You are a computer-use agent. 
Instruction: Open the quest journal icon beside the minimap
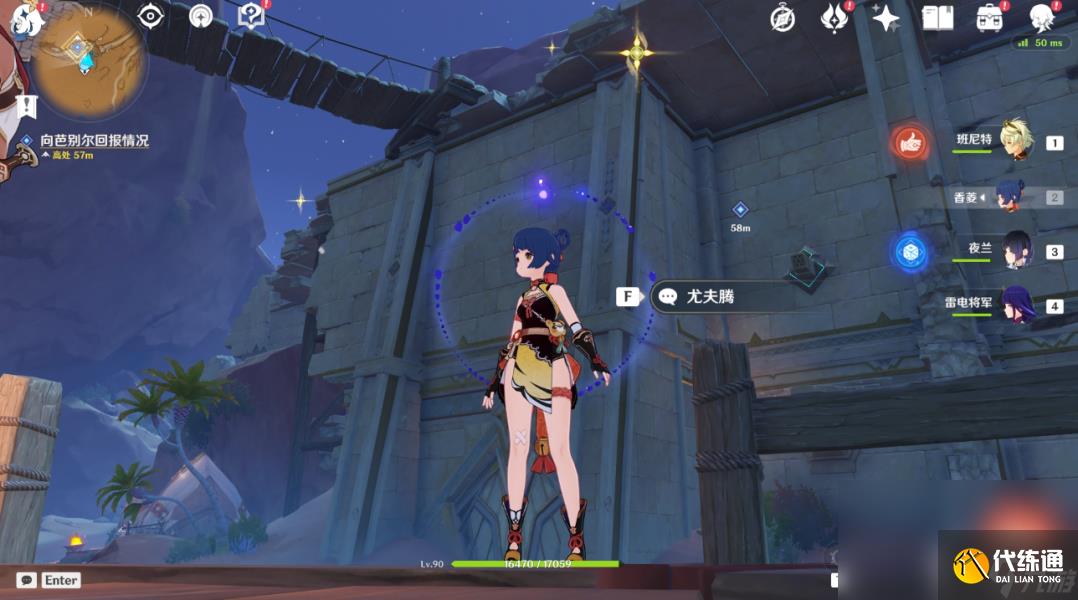pos(251,16)
